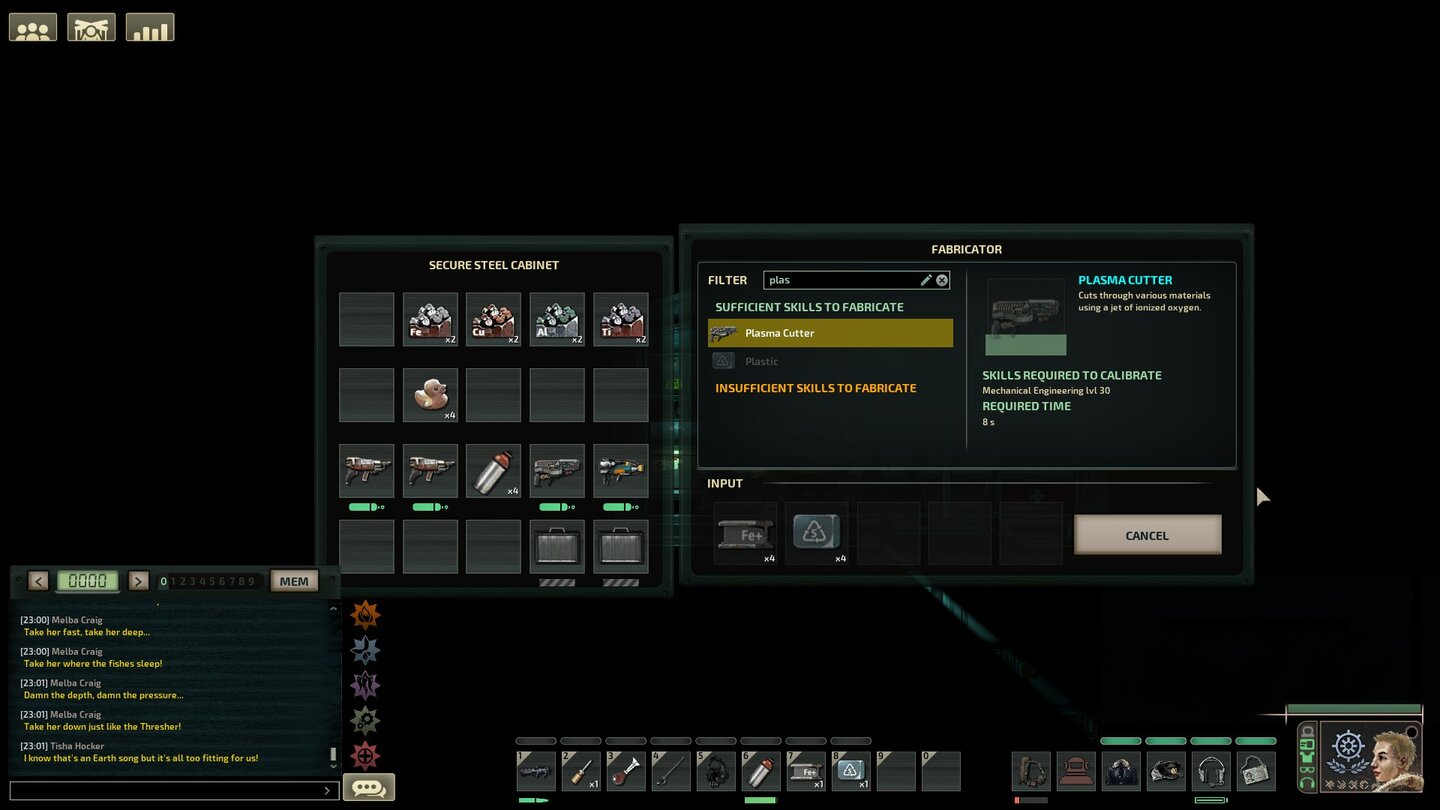The height and width of the screenshot is (810, 1440).
Task: Select the oxygen tank in hotbar slot 6
Action: coord(761,770)
